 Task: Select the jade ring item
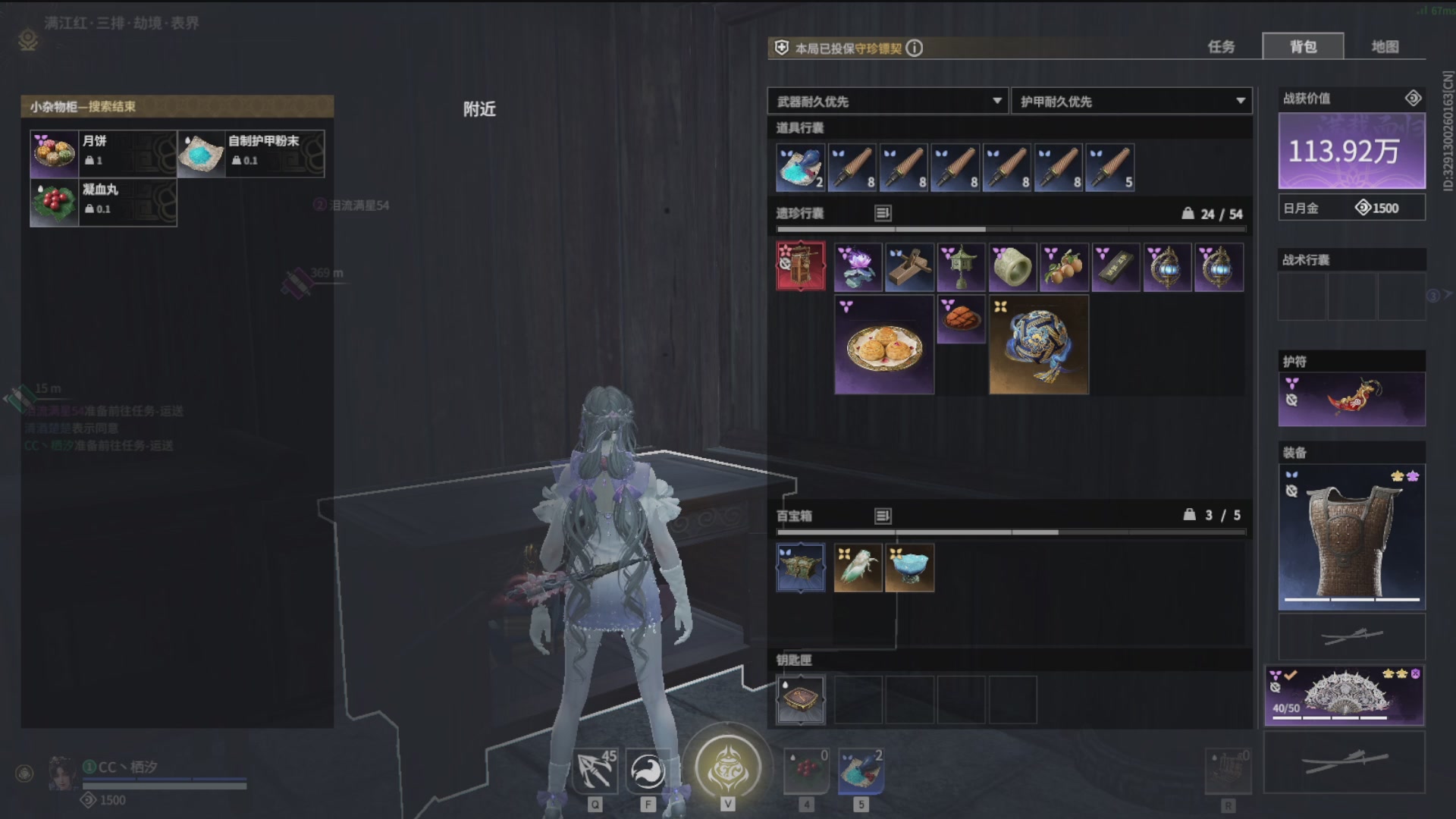[1012, 268]
